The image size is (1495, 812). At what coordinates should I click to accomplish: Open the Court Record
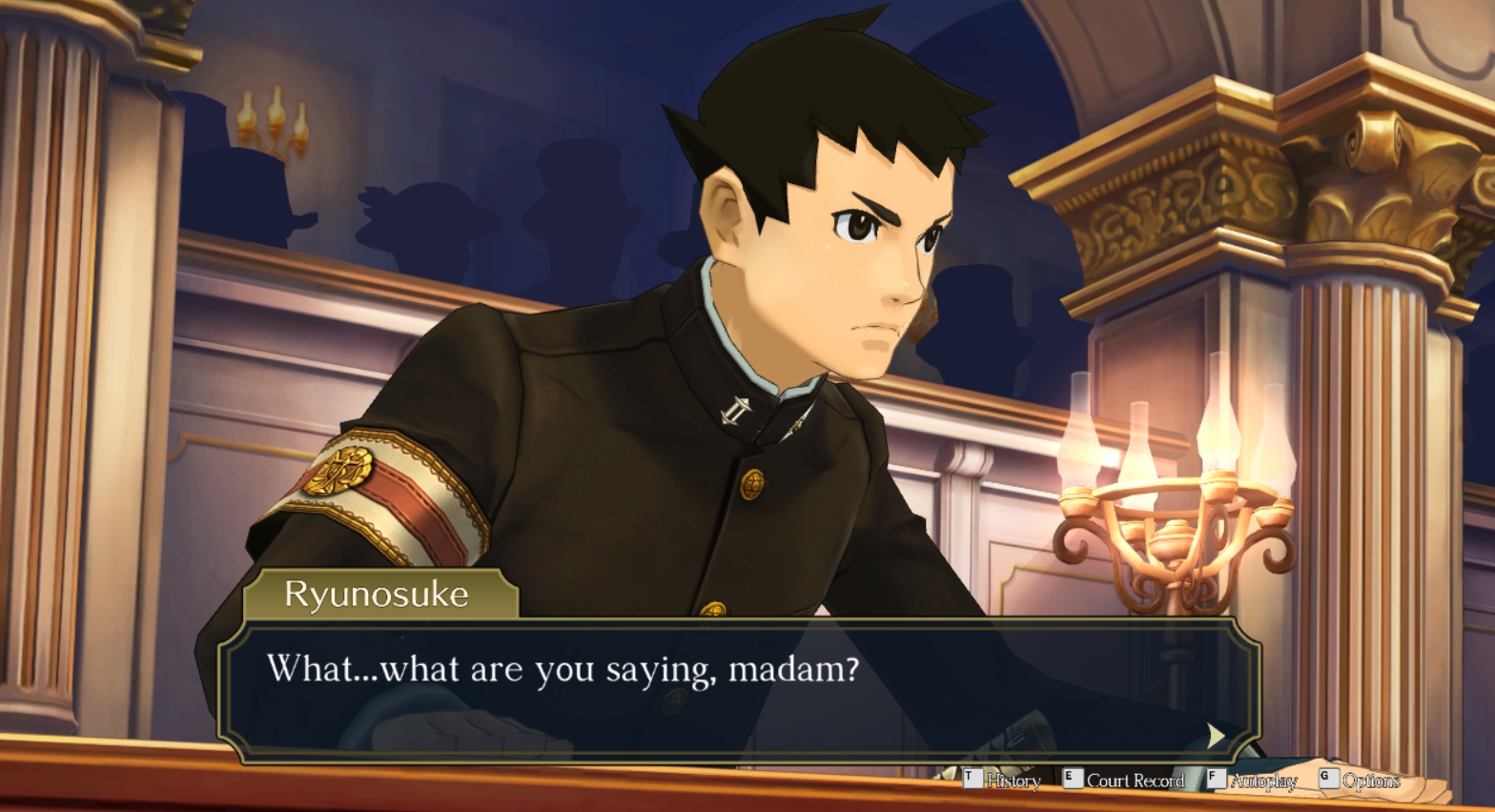[1125, 781]
